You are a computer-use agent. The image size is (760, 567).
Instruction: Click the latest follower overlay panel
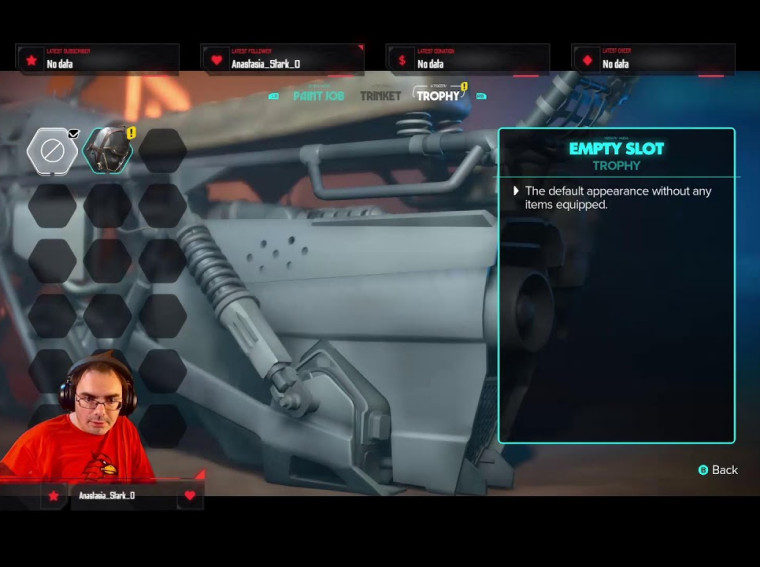(x=281, y=58)
